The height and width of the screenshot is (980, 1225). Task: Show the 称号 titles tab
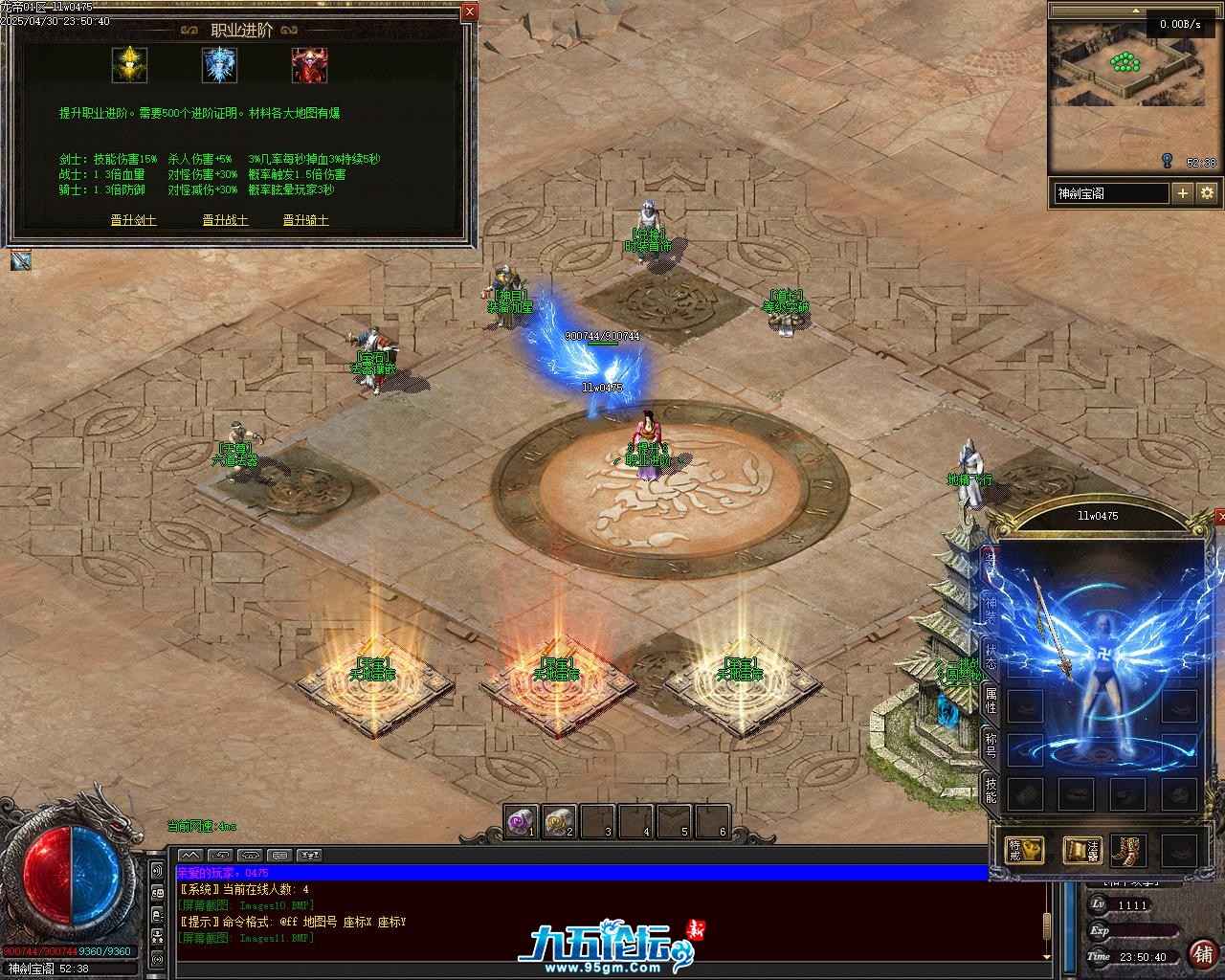pos(991,746)
